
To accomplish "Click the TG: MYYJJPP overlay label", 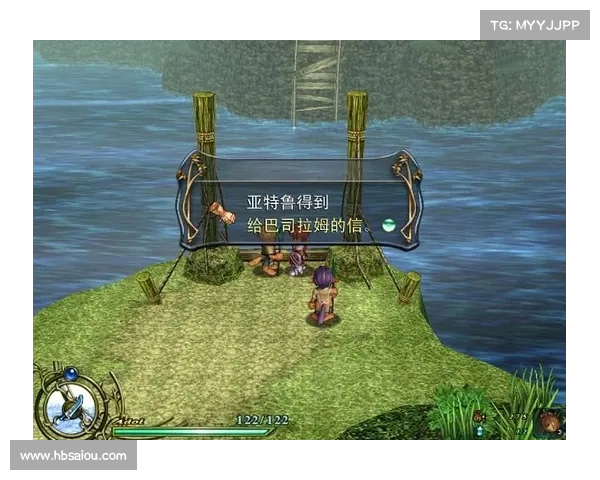I will pyautogui.click(x=535, y=24).
